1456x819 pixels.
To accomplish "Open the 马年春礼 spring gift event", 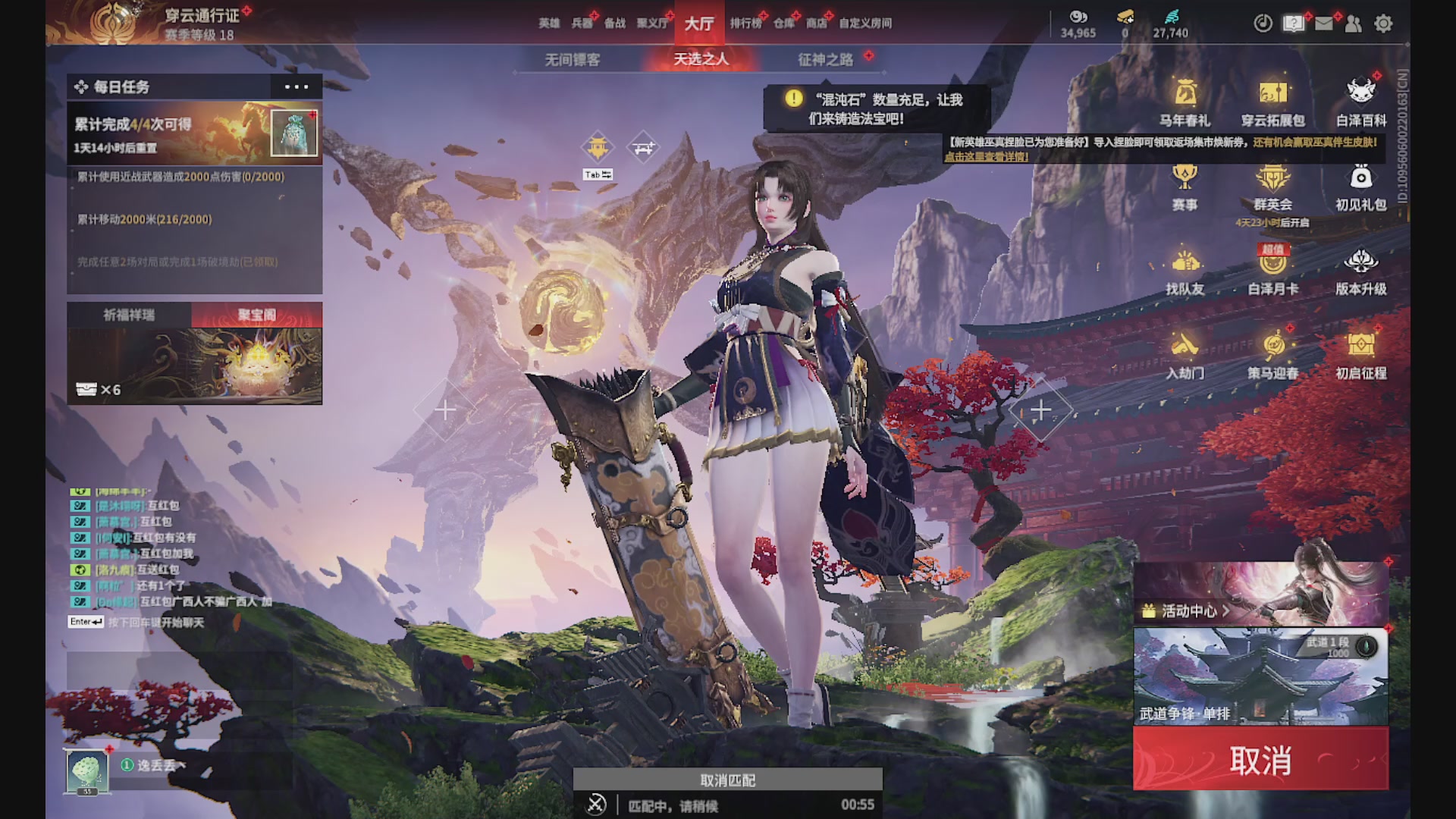I will [1185, 102].
